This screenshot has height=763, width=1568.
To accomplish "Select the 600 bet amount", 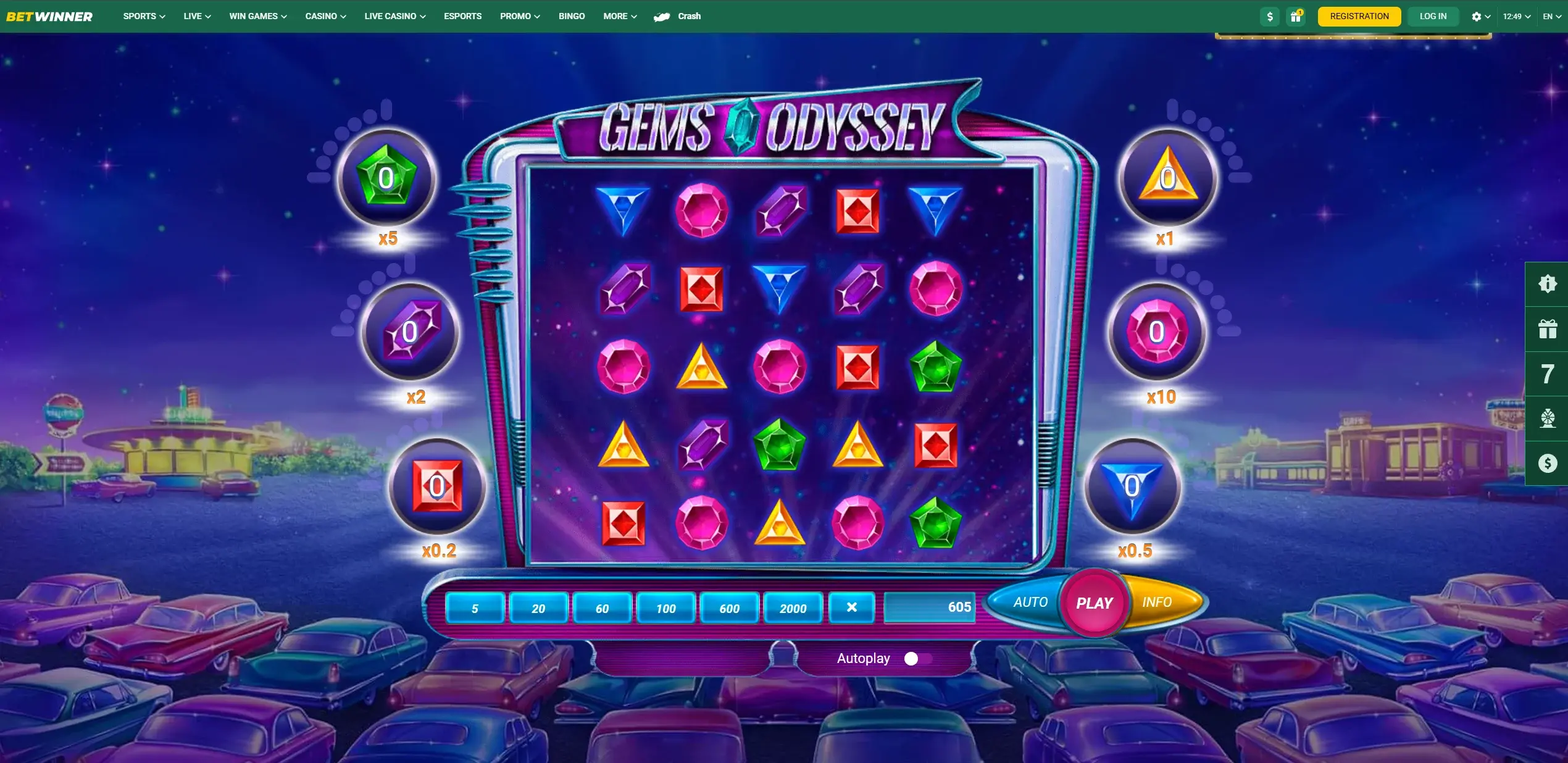I will coord(729,608).
